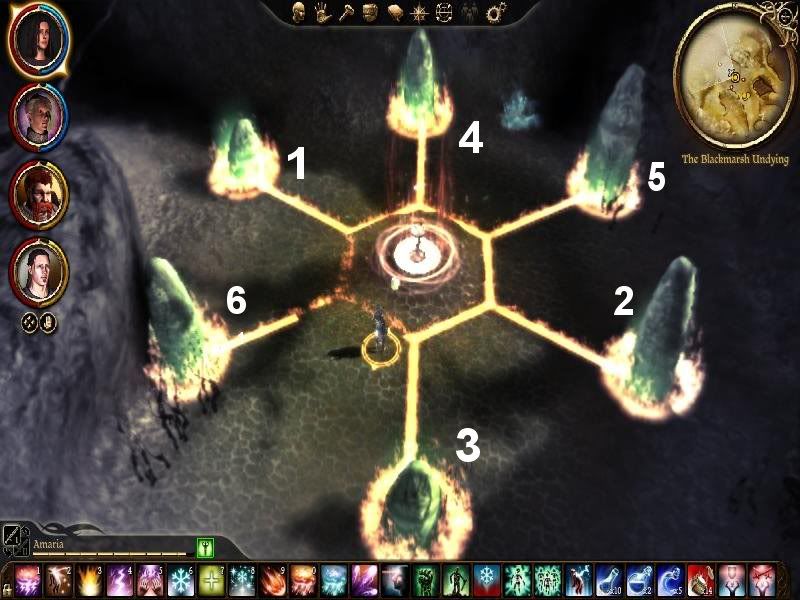Open the open-hand icon in top menu
The image size is (800, 600).
pos(325,13)
